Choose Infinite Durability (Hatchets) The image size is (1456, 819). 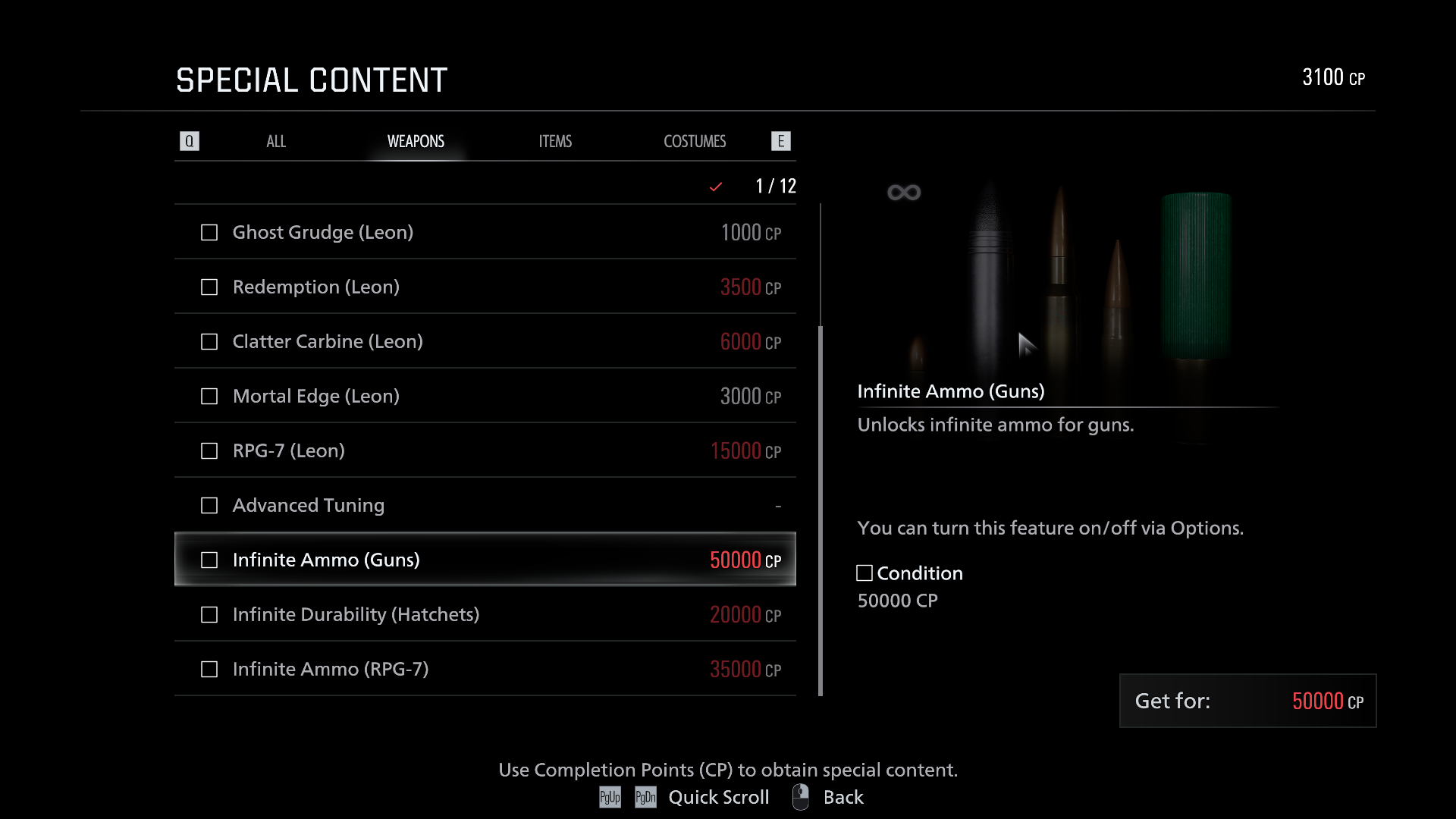point(485,614)
